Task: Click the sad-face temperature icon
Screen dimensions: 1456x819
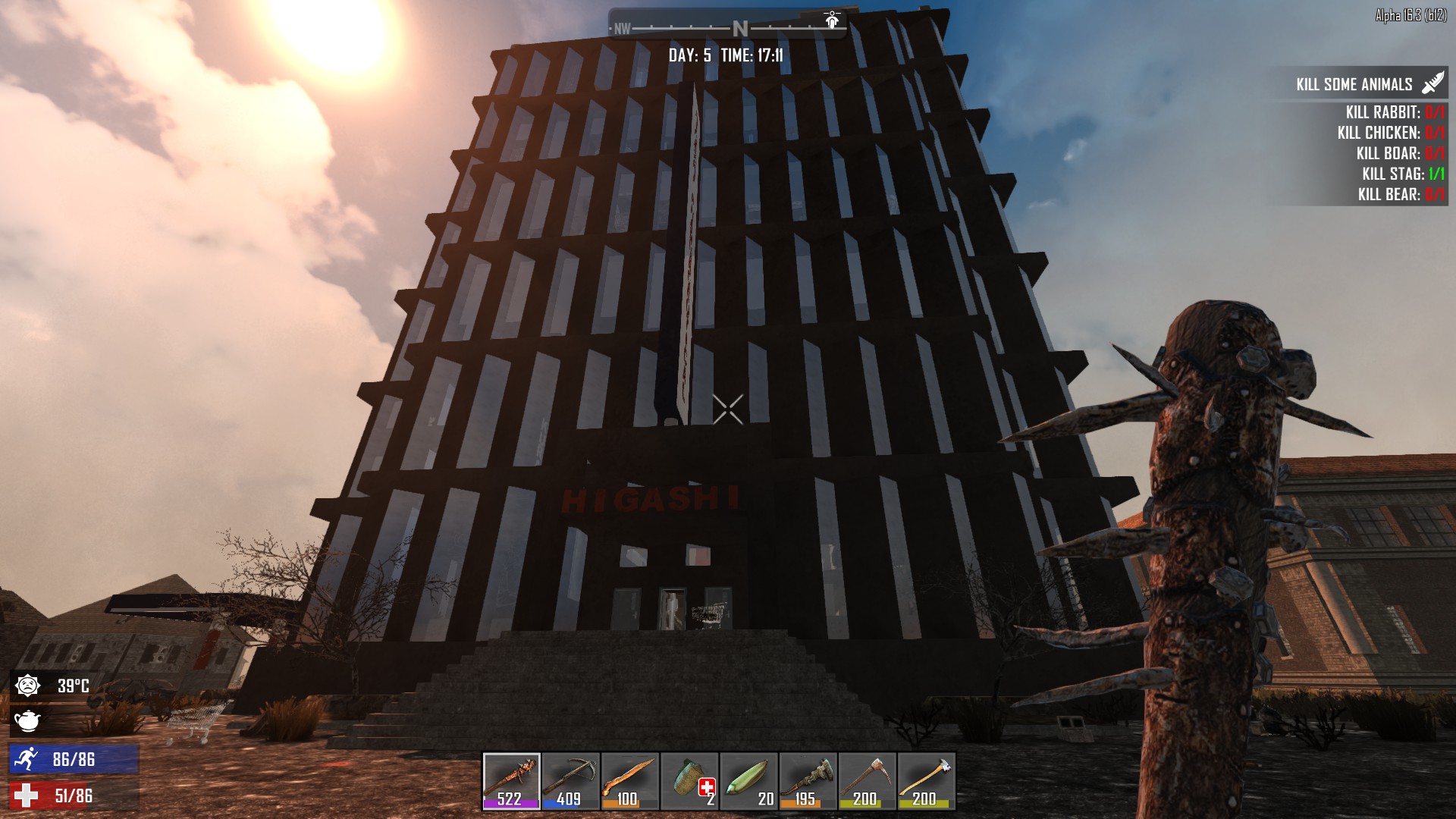Action: tap(29, 685)
